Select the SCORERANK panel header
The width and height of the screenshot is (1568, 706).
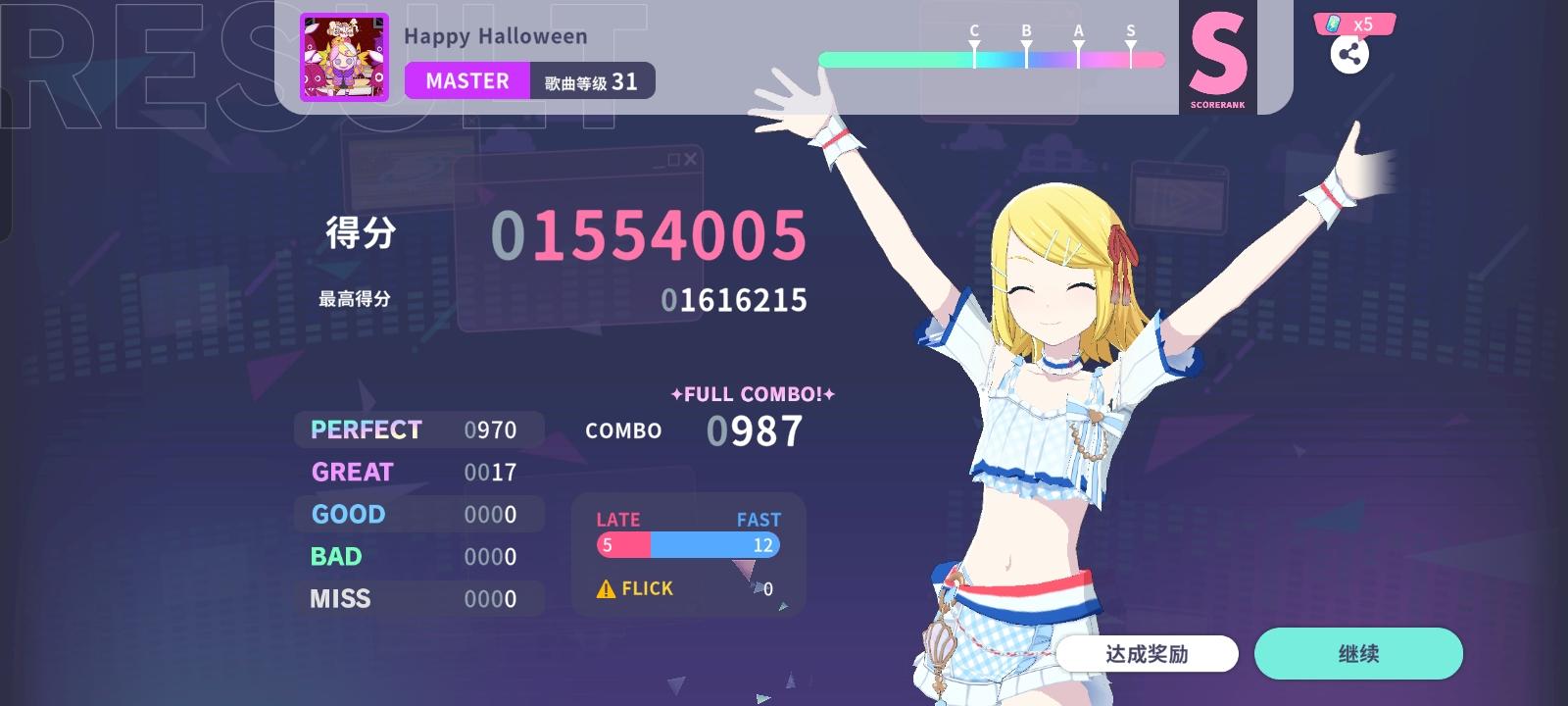pyautogui.click(x=1216, y=104)
